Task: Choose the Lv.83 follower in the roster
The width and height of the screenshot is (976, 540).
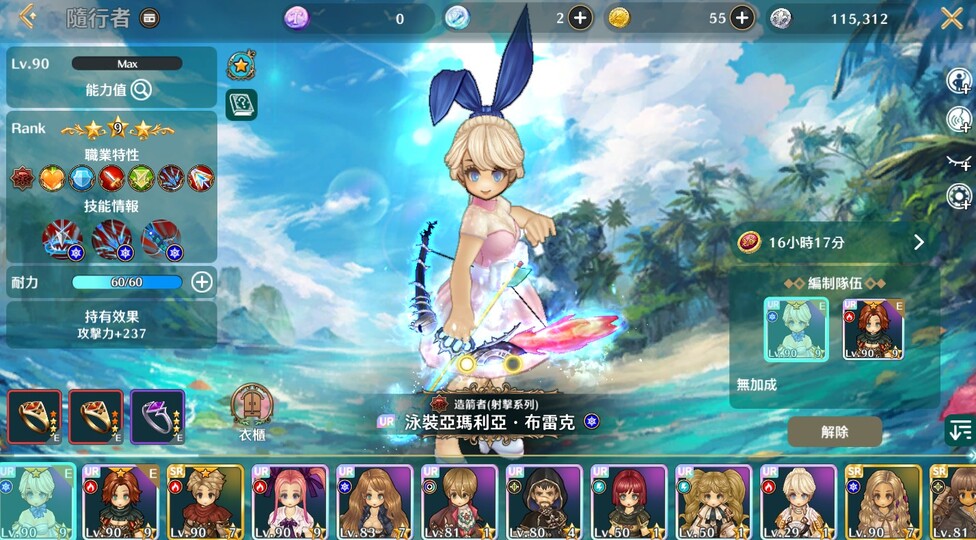Action: pyautogui.click(x=374, y=502)
